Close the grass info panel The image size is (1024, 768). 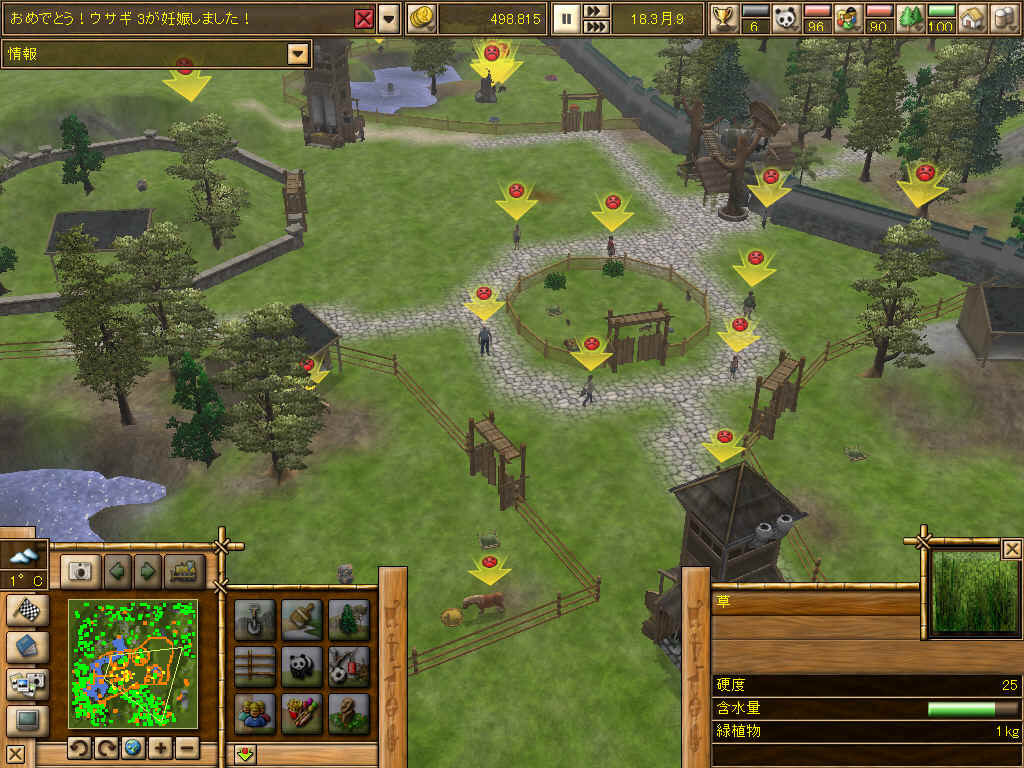click(x=1012, y=548)
